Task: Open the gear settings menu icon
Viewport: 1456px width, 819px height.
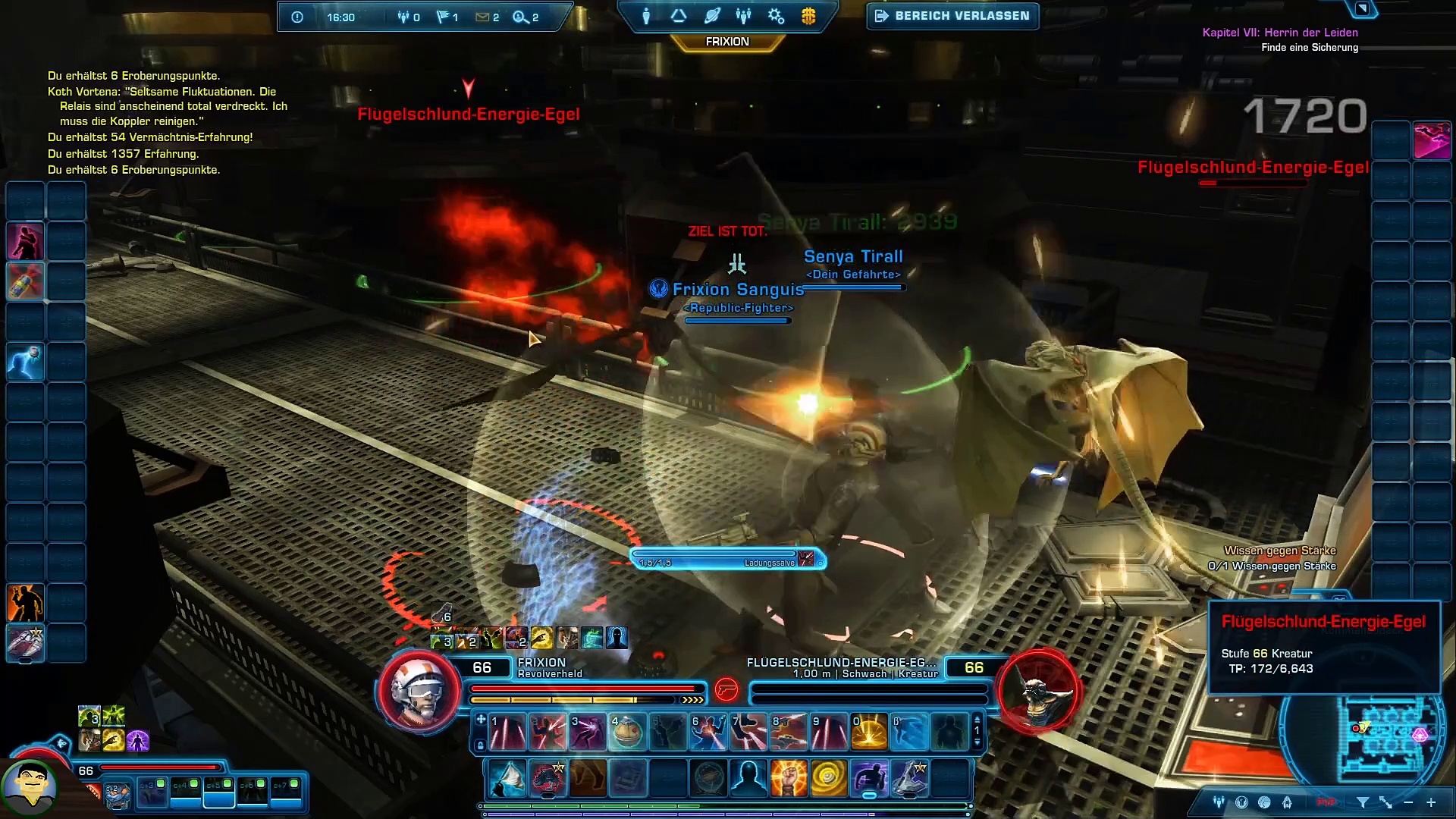Action: coord(776,16)
